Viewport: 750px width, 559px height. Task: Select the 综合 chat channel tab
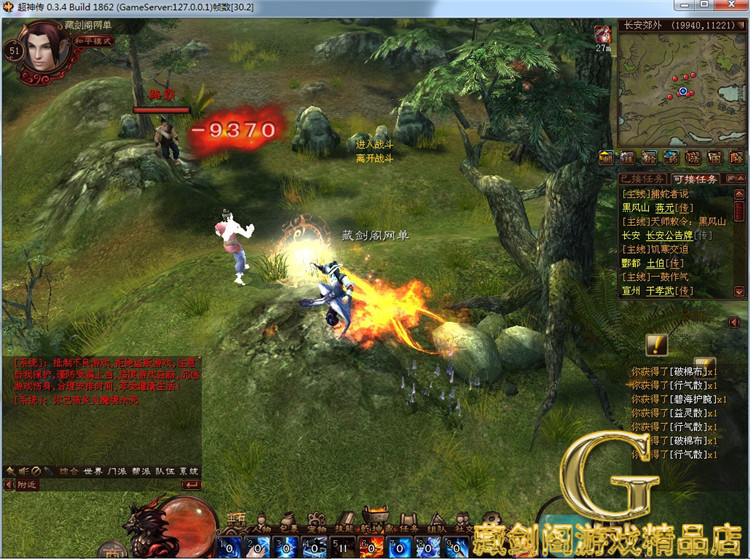click(x=69, y=469)
